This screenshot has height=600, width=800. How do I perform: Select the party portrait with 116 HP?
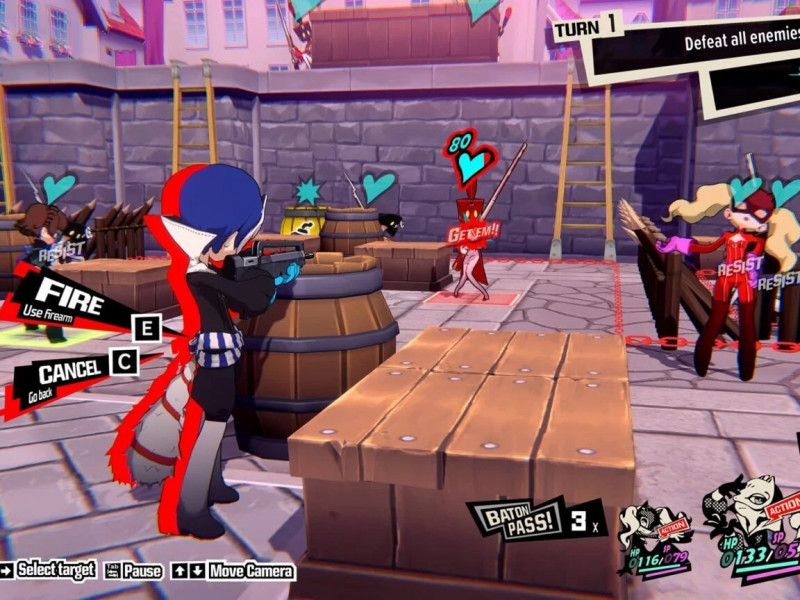point(654,535)
